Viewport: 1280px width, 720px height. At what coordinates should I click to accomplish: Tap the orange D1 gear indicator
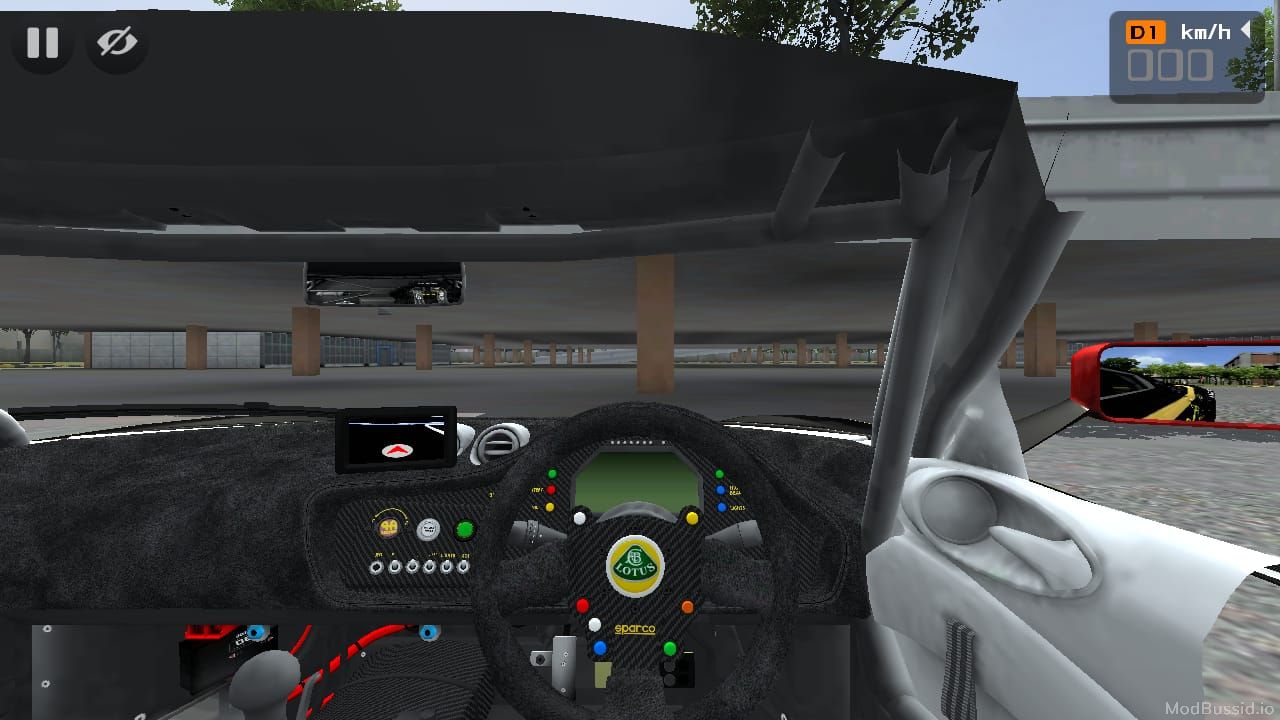pos(1145,32)
